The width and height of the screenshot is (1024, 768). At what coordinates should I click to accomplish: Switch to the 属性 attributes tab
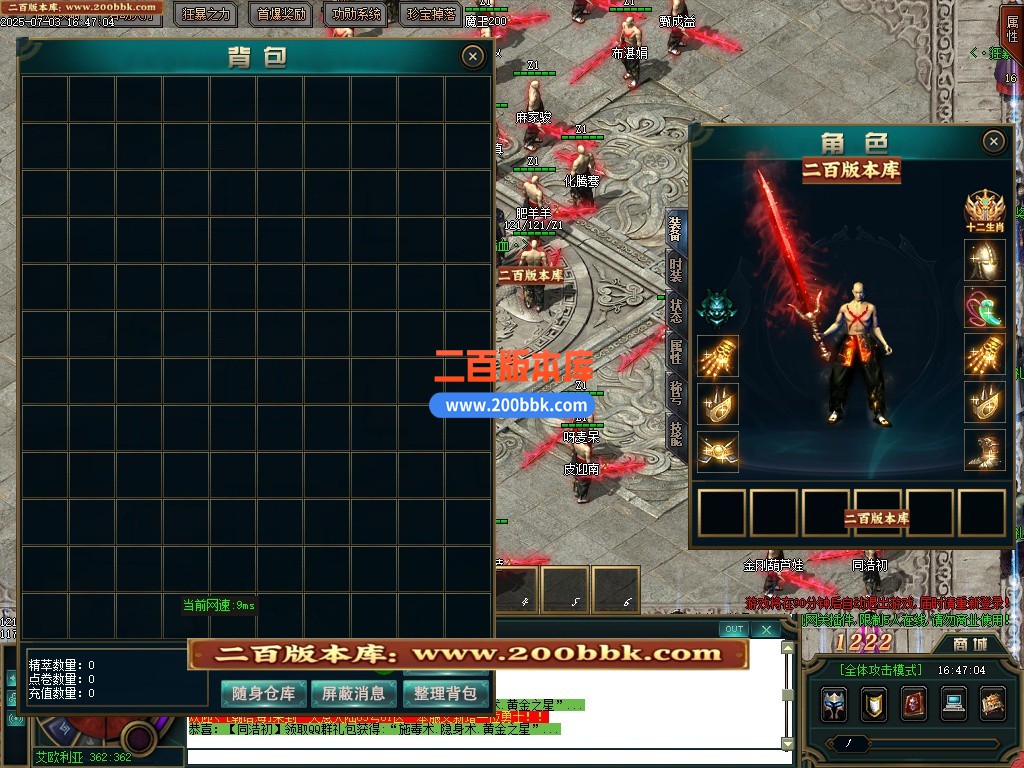click(676, 351)
